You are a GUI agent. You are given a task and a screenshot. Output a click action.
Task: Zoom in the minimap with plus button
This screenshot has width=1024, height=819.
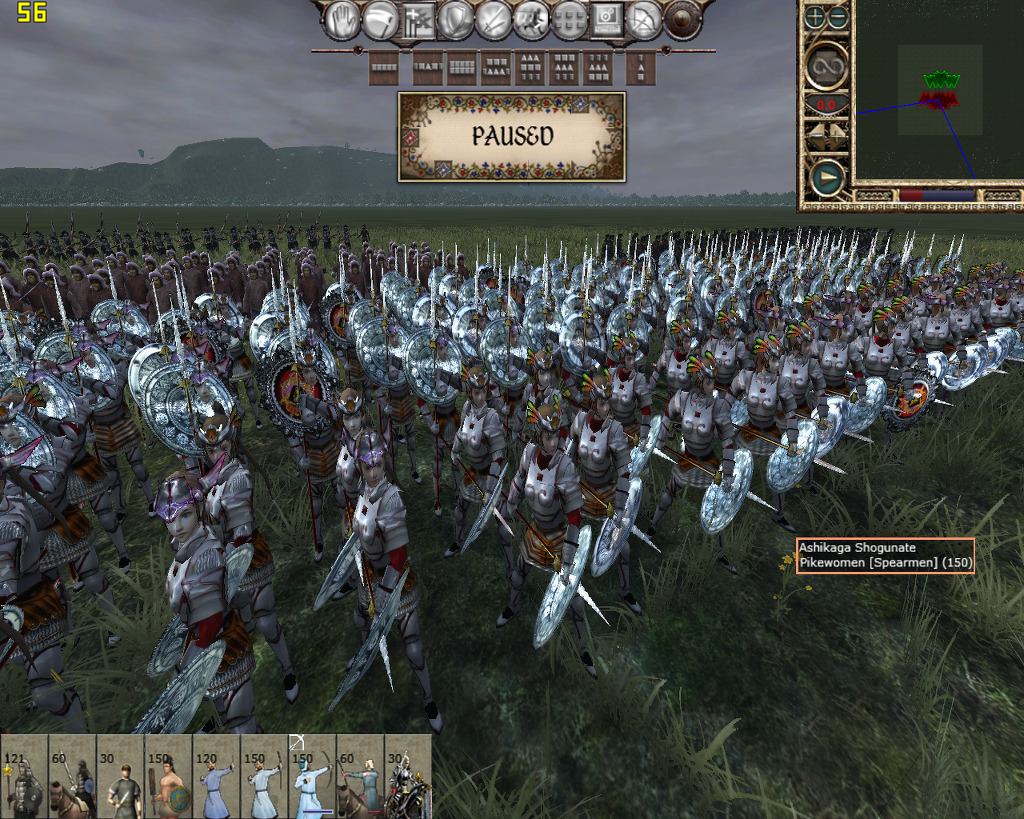click(816, 17)
